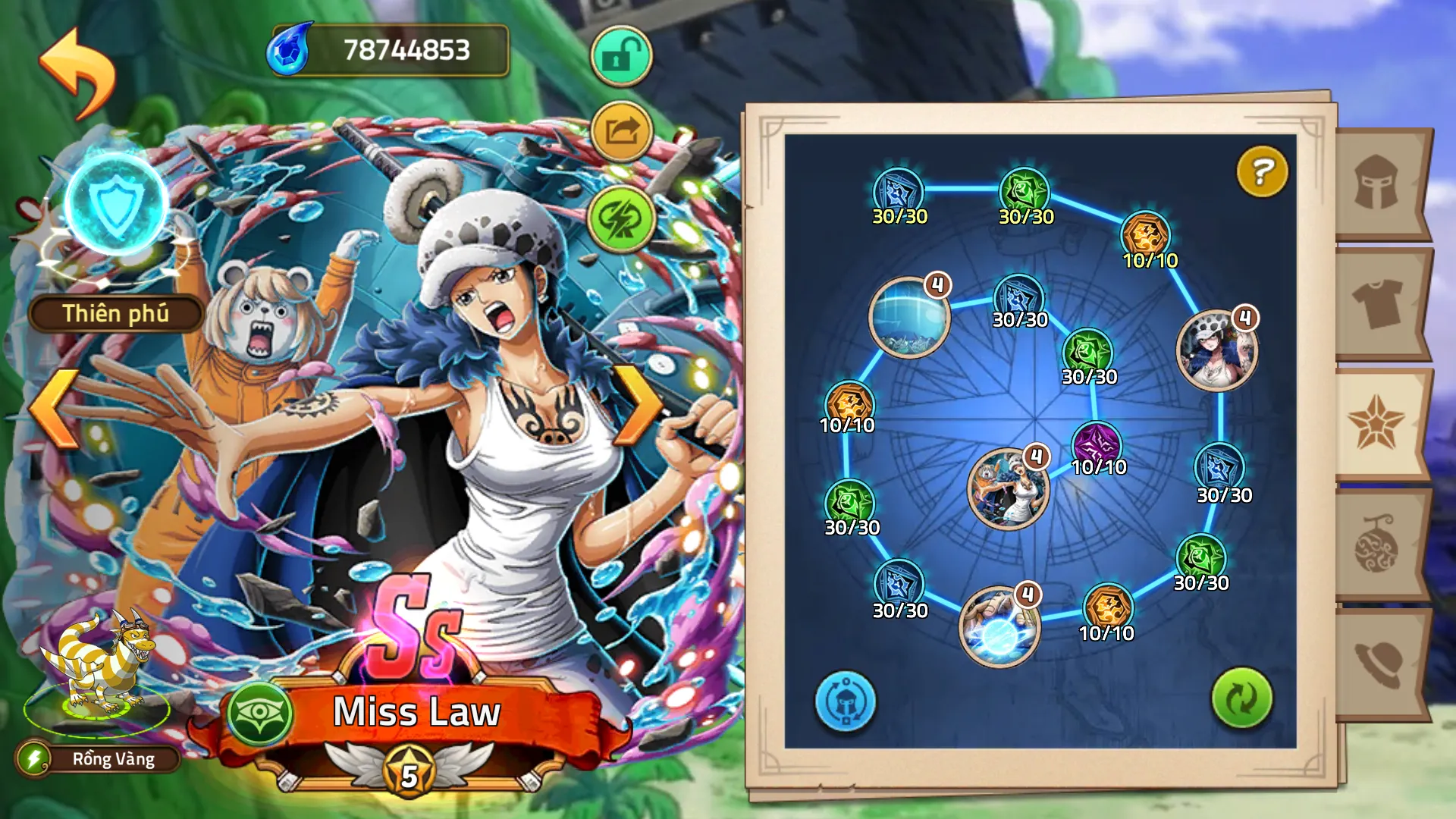Switch to the previous hero
Image resolution: width=1456 pixels, height=819 pixels.
[55, 409]
